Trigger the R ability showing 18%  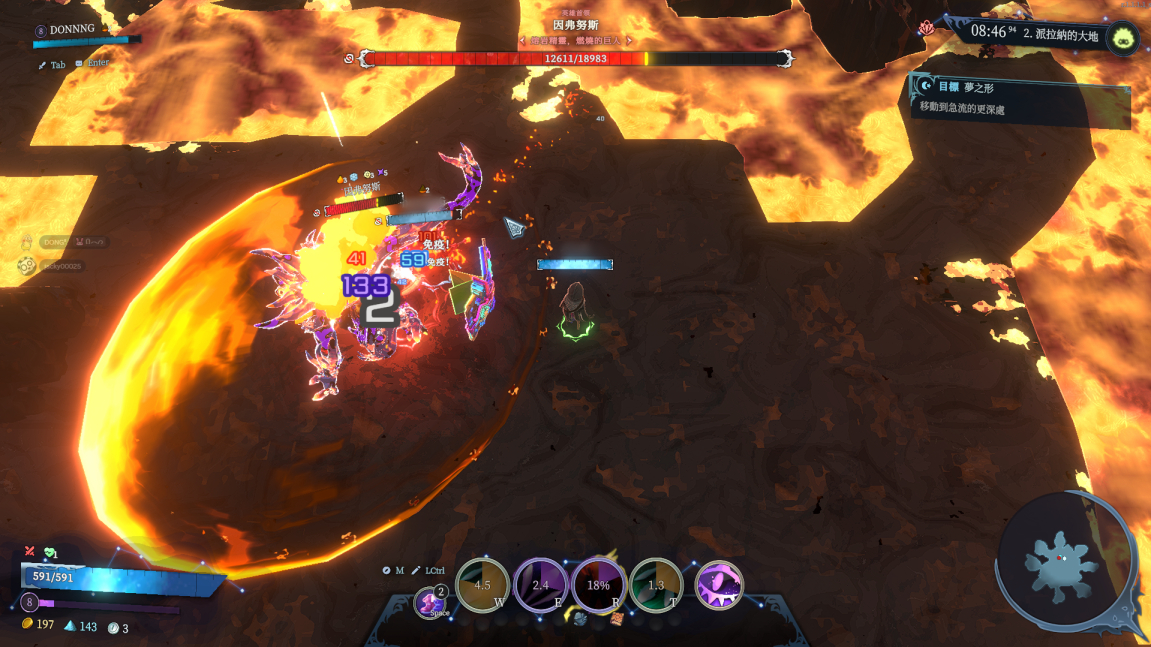[x=598, y=585]
